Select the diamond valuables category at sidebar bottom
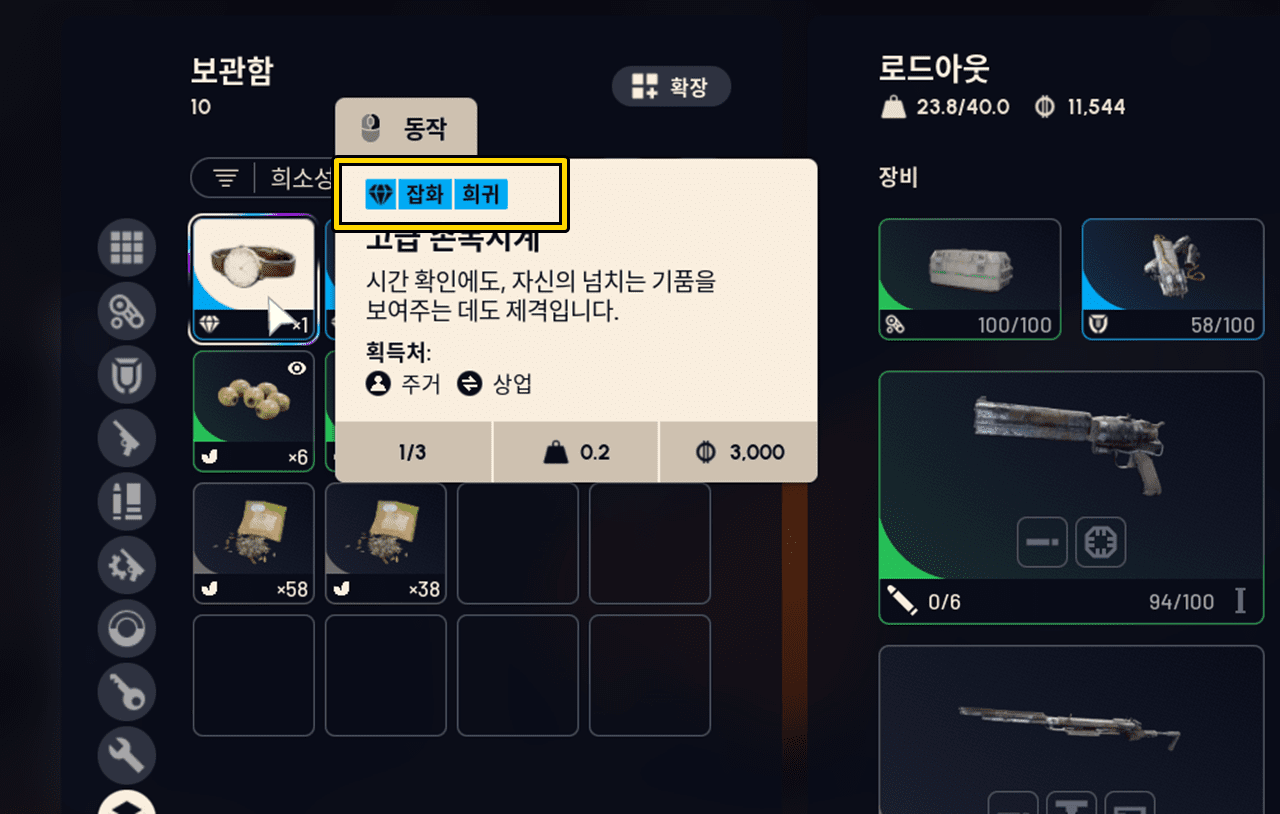Viewport: 1280px width, 814px height. click(127, 803)
